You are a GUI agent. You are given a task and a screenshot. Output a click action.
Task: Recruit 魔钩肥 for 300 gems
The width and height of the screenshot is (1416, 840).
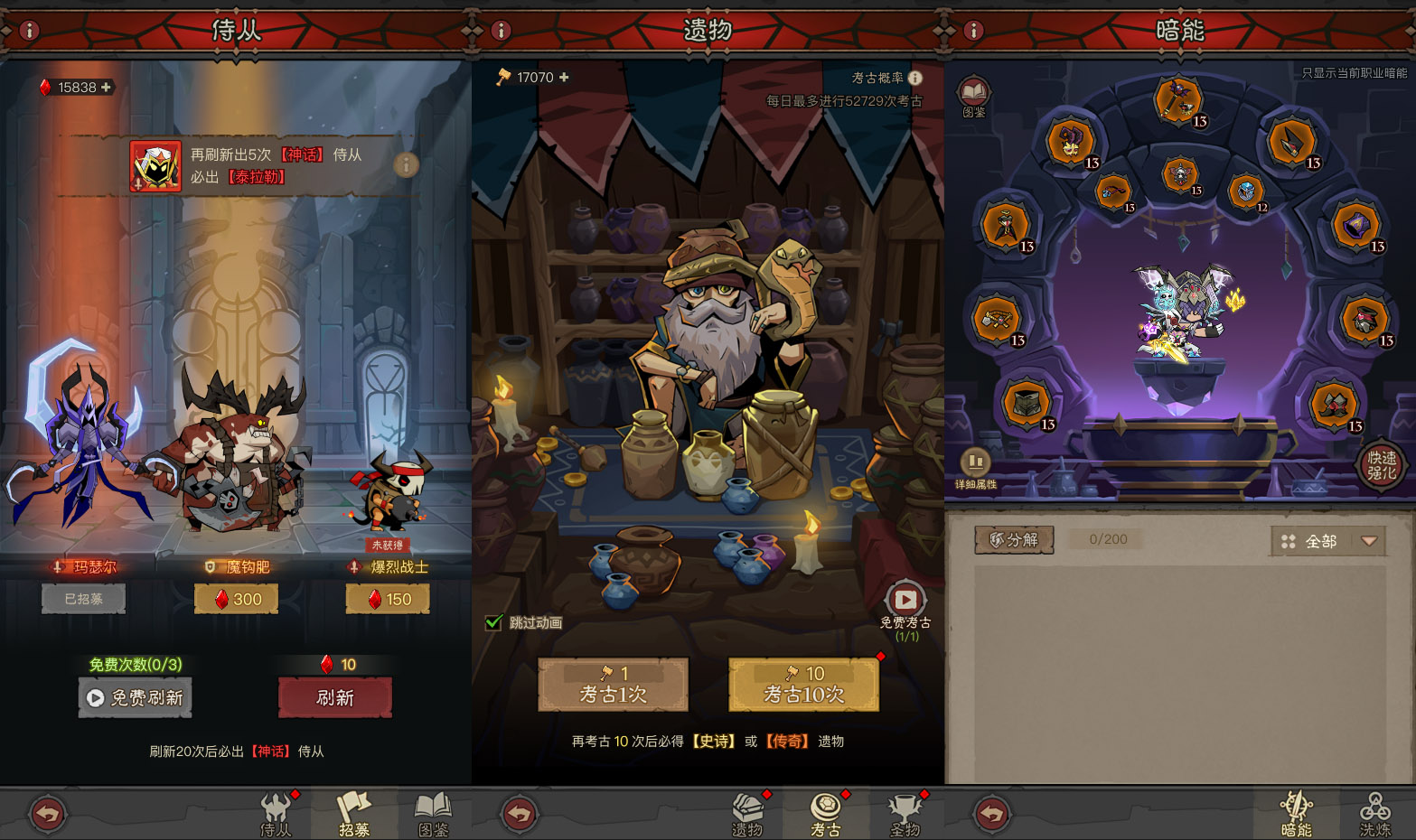coord(236,599)
